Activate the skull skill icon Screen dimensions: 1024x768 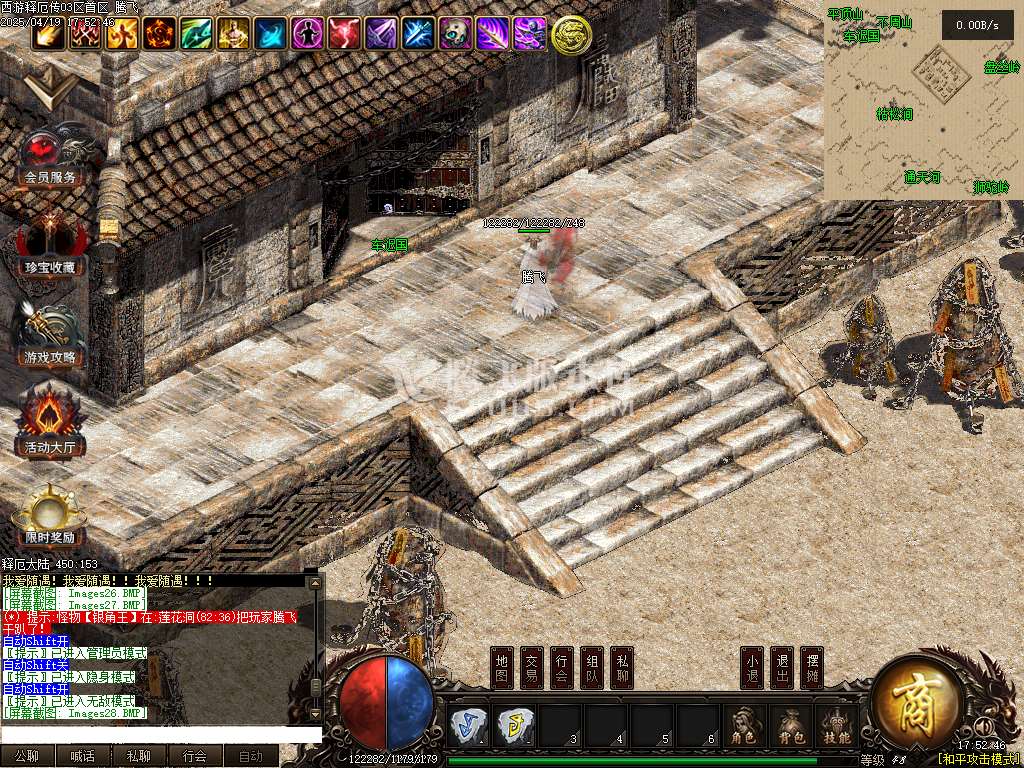click(455, 34)
